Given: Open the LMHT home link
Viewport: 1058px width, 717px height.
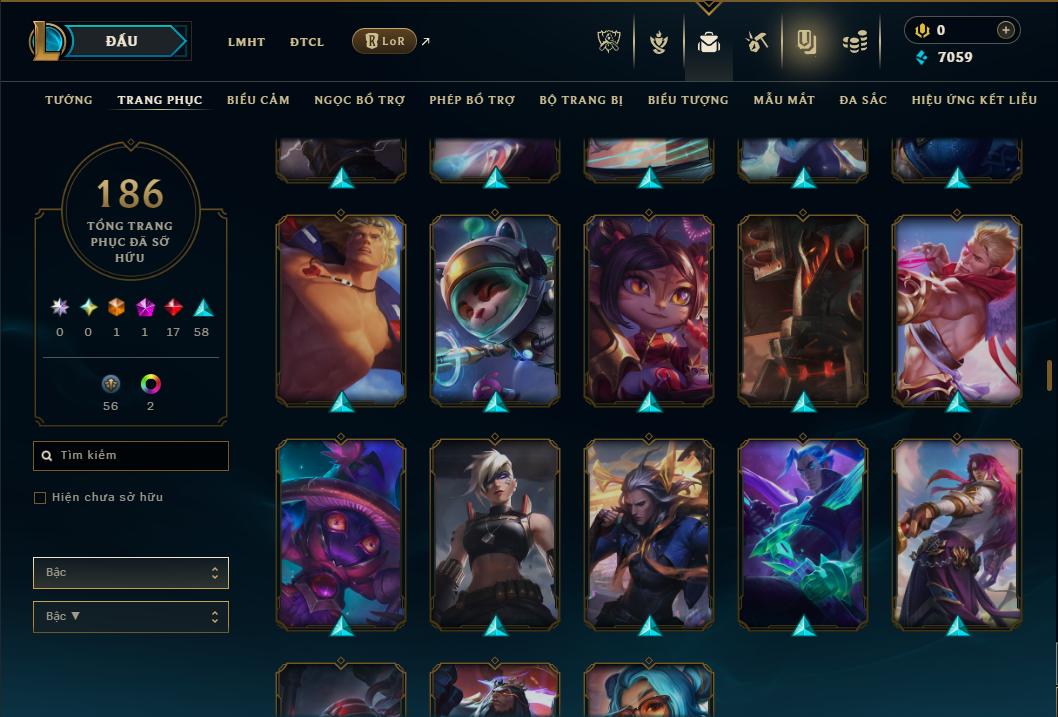Looking at the screenshot, I should [x=246, y=42].
